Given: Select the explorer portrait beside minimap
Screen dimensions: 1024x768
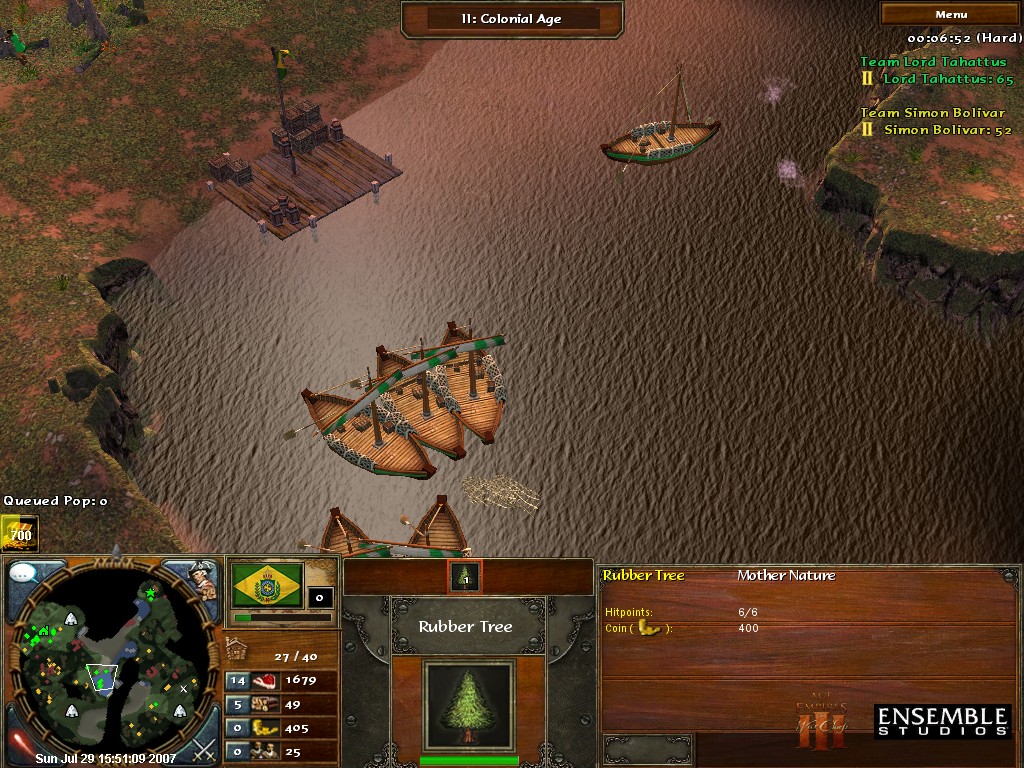Looking at the screenshot, I should [203, 581].
